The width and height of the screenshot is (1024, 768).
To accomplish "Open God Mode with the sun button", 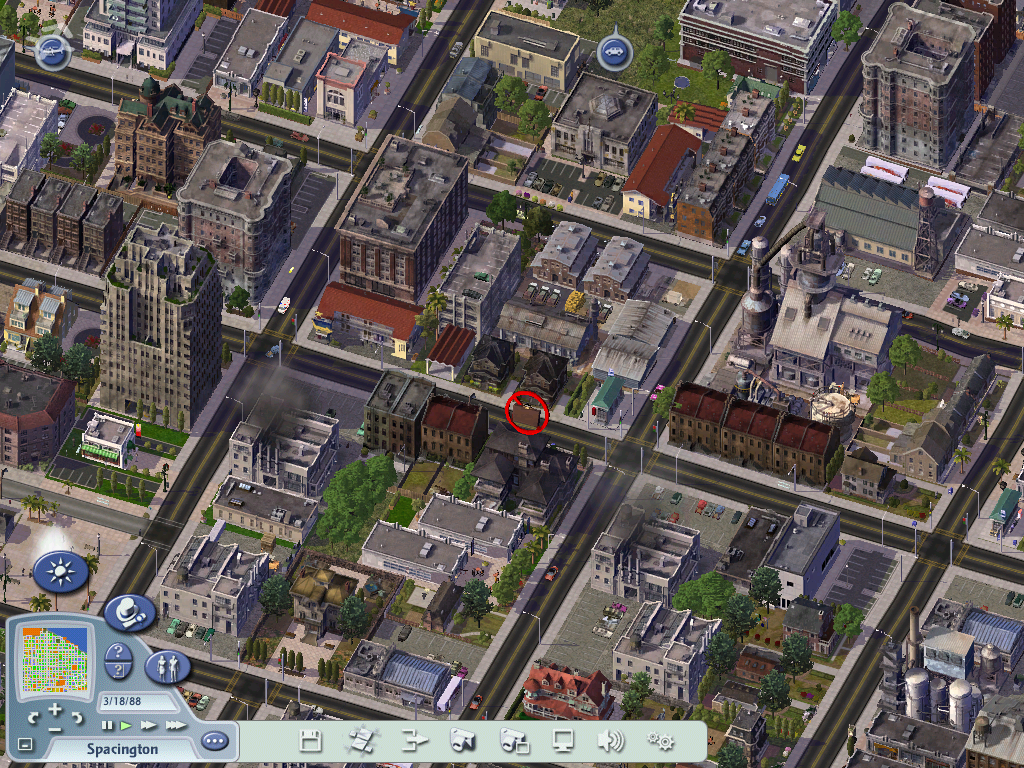I will (x=60, y=572).
